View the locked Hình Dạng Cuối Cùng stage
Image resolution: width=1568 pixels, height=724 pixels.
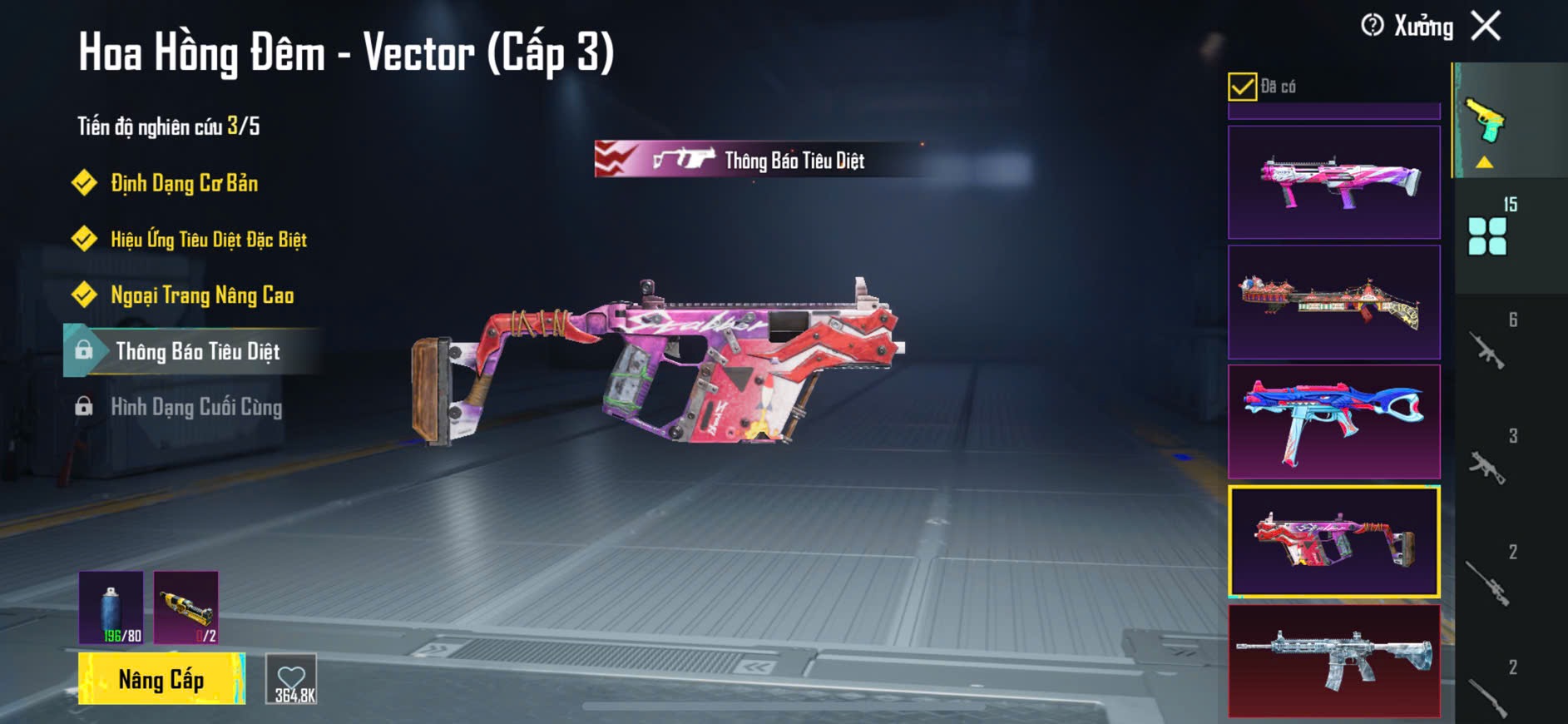[196, 407]
